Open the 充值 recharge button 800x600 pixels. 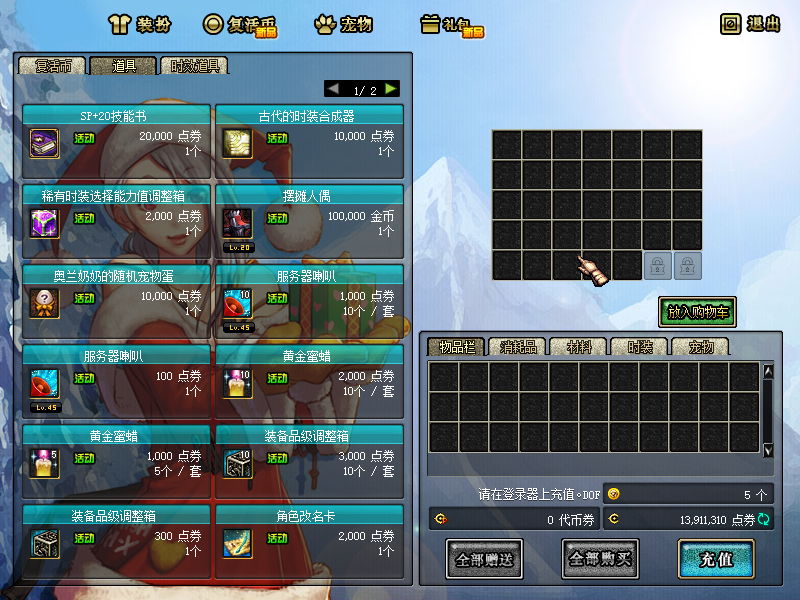715,559
